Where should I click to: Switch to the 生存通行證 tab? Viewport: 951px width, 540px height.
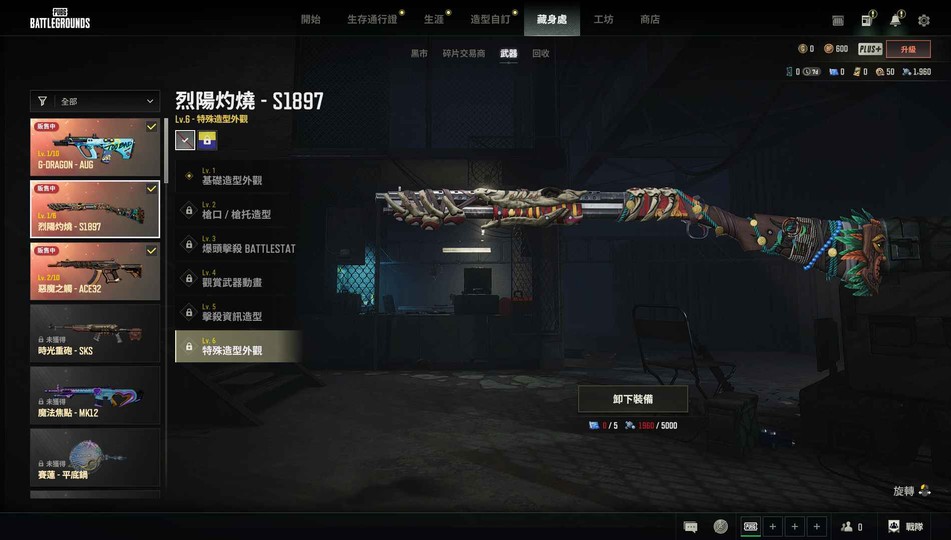point(372,20)
